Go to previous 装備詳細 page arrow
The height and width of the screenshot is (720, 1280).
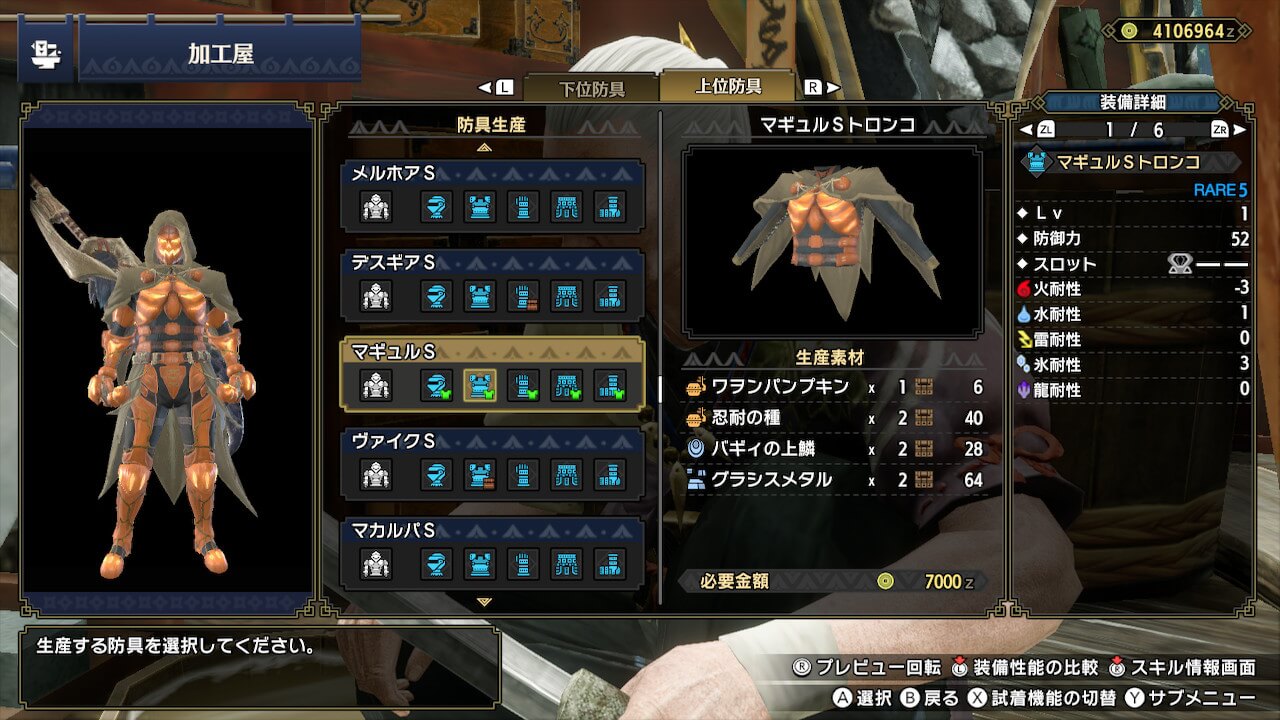tap(1024, 130)
